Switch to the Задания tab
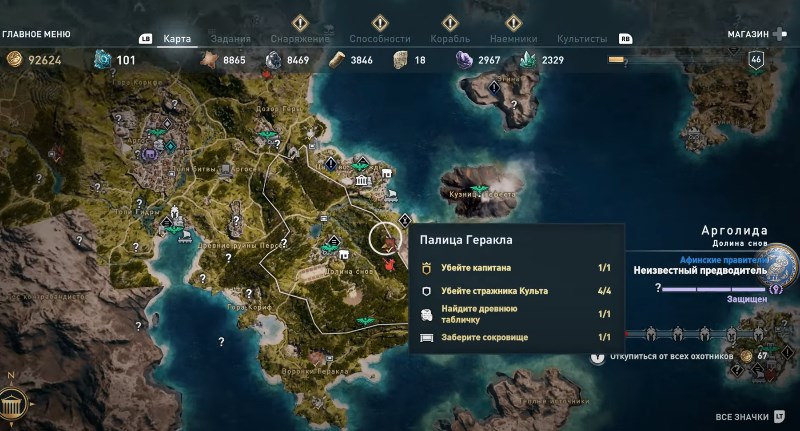Viewport: 800px width, 431px height. [230, 39]
